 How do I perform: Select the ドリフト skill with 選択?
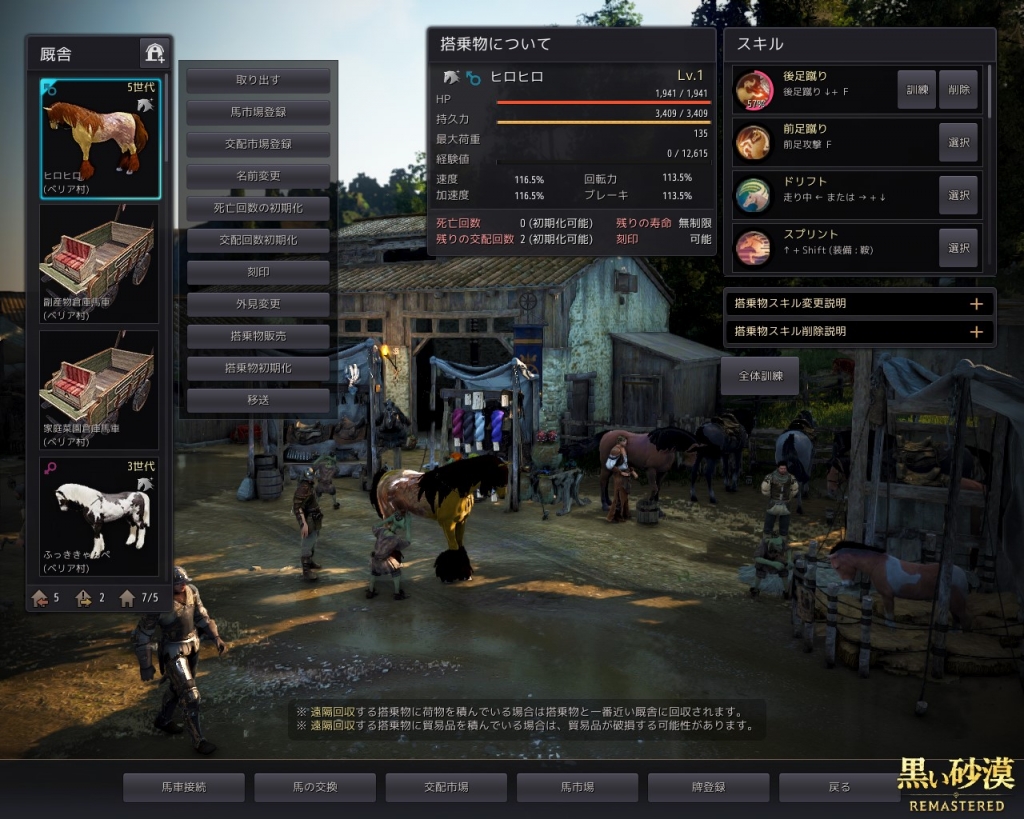[x=958, y=195]
